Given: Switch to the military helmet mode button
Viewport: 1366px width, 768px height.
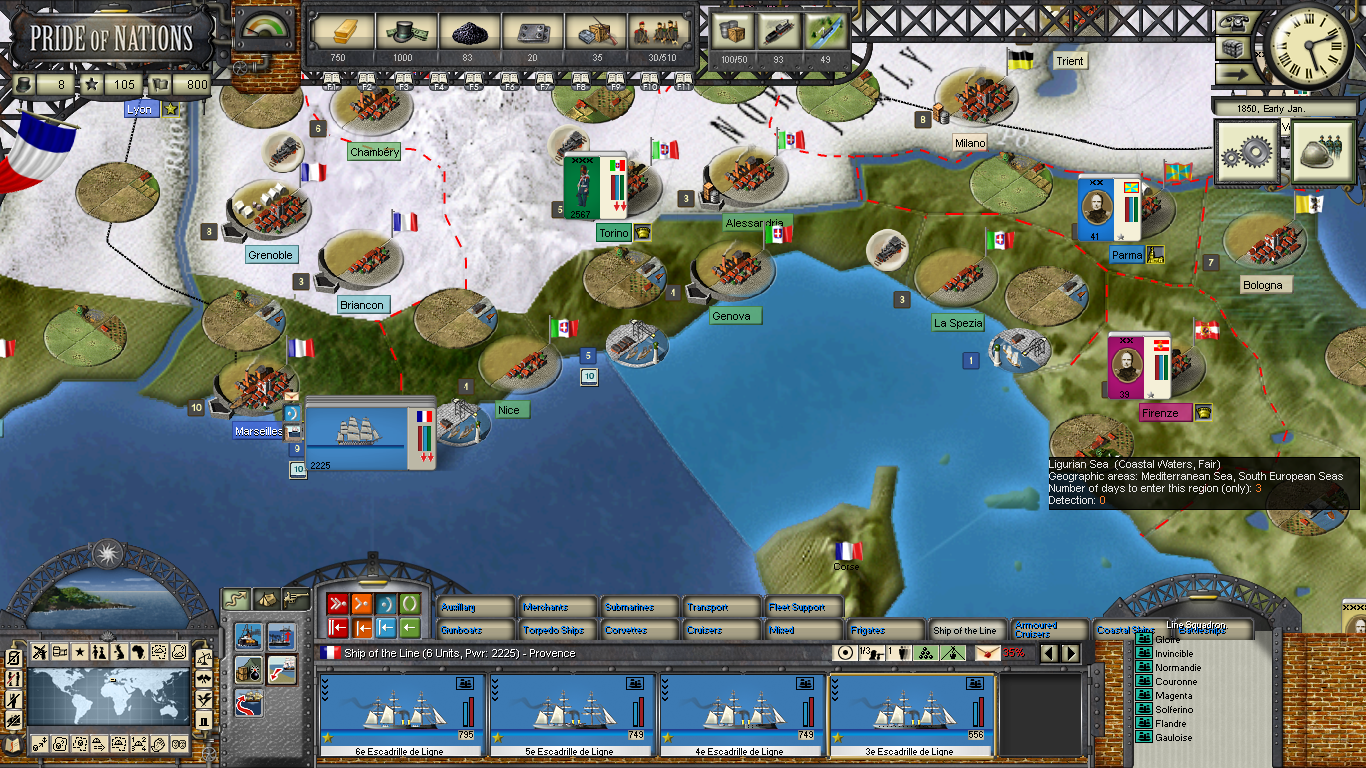Looking at the screenshot, I should pos(1322,153).
